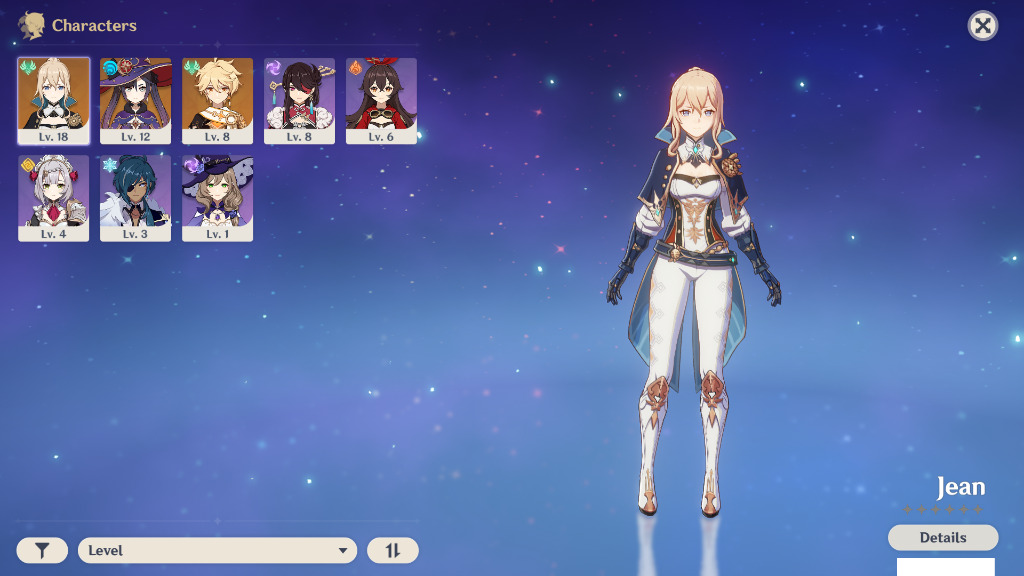The image size is (1024, 576).
Task: Open Jean's Details page
Action: [943, 538]
